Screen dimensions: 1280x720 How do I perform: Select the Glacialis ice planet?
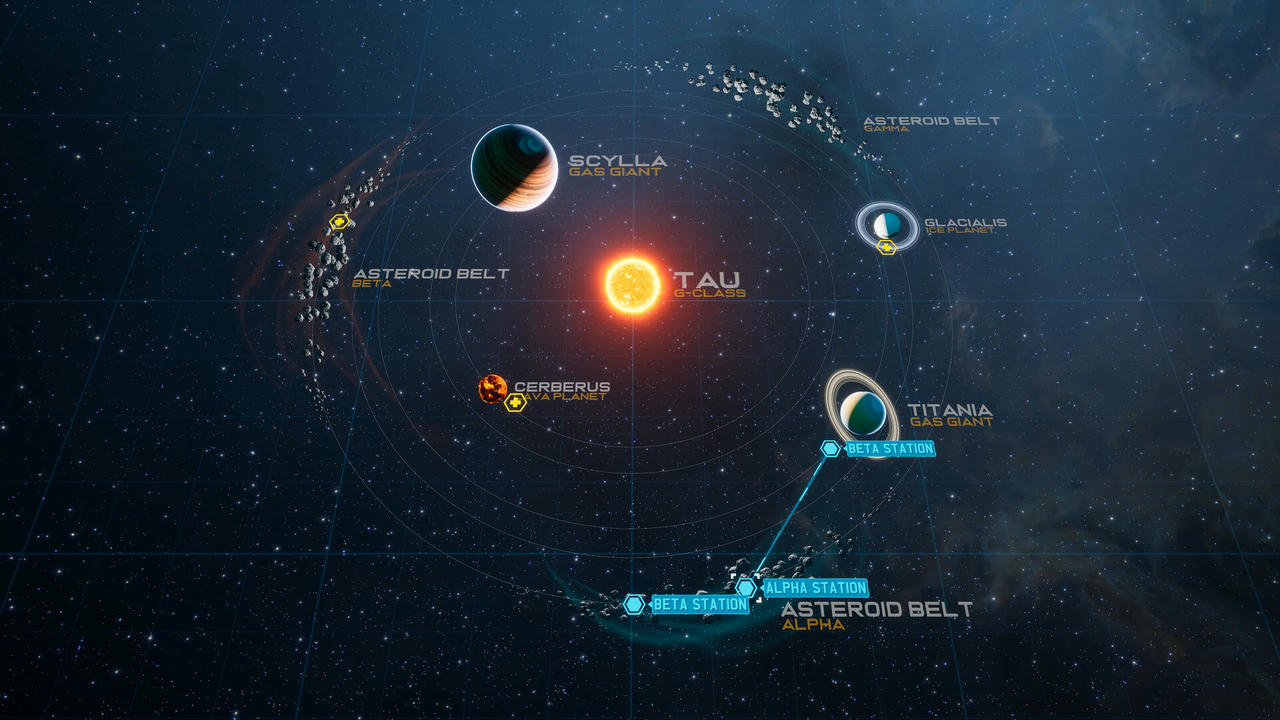point(888,222)
